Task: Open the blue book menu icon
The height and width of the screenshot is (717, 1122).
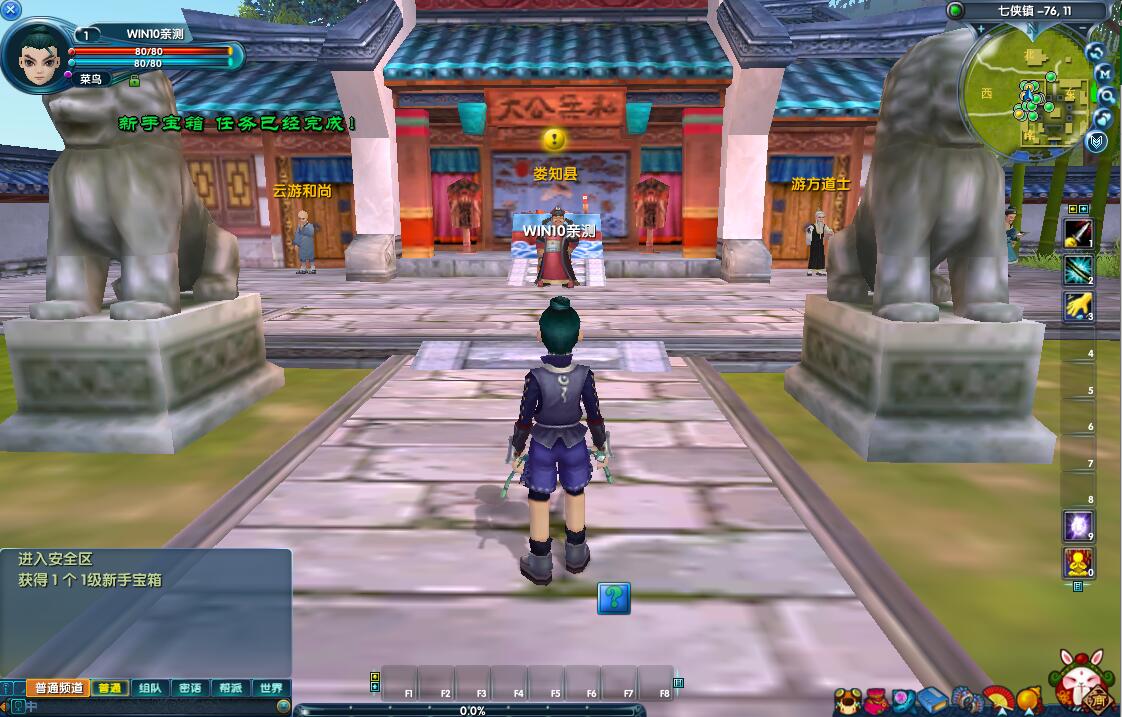Action: (x=932, y=699)
